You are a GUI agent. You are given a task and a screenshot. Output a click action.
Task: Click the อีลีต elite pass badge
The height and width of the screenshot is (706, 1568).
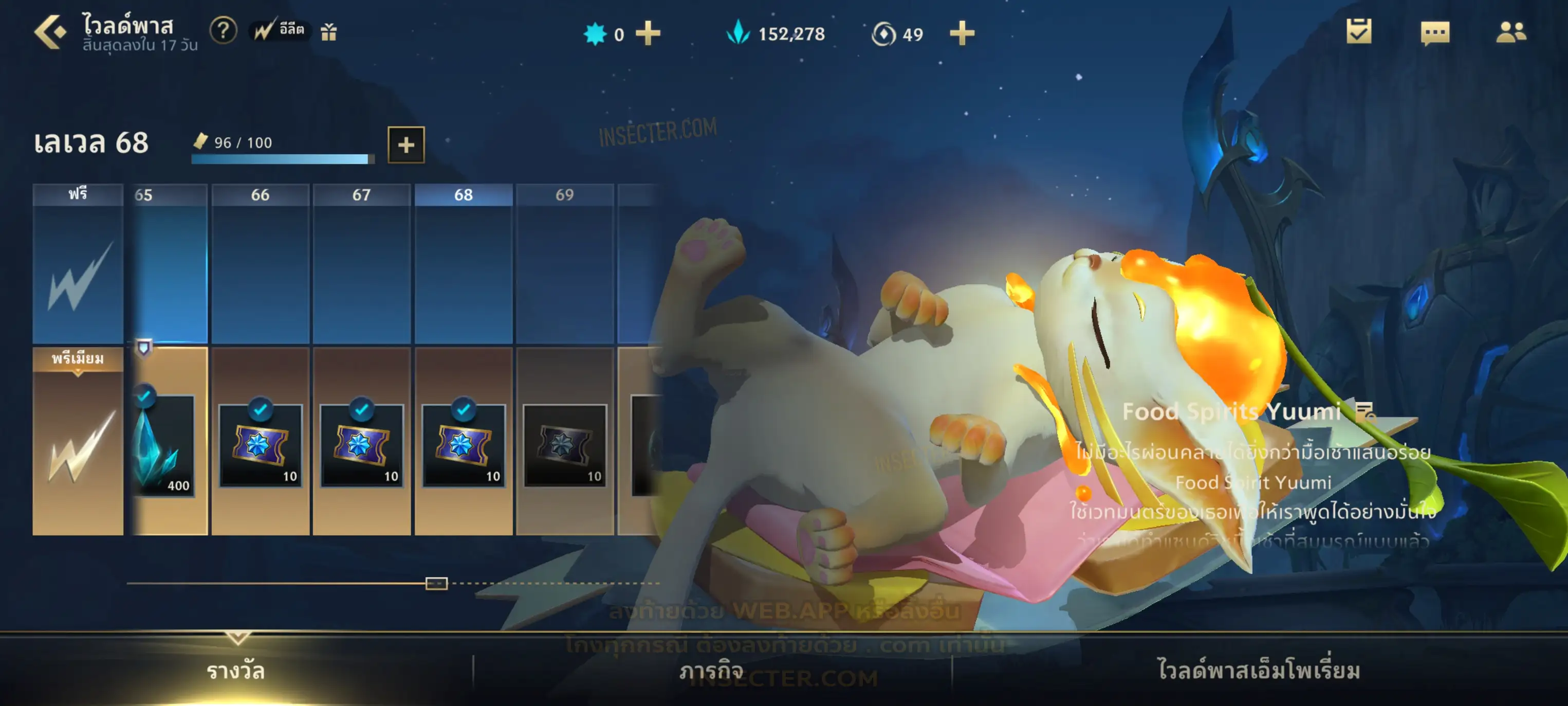pyautogui.click(x=280, y=30)
